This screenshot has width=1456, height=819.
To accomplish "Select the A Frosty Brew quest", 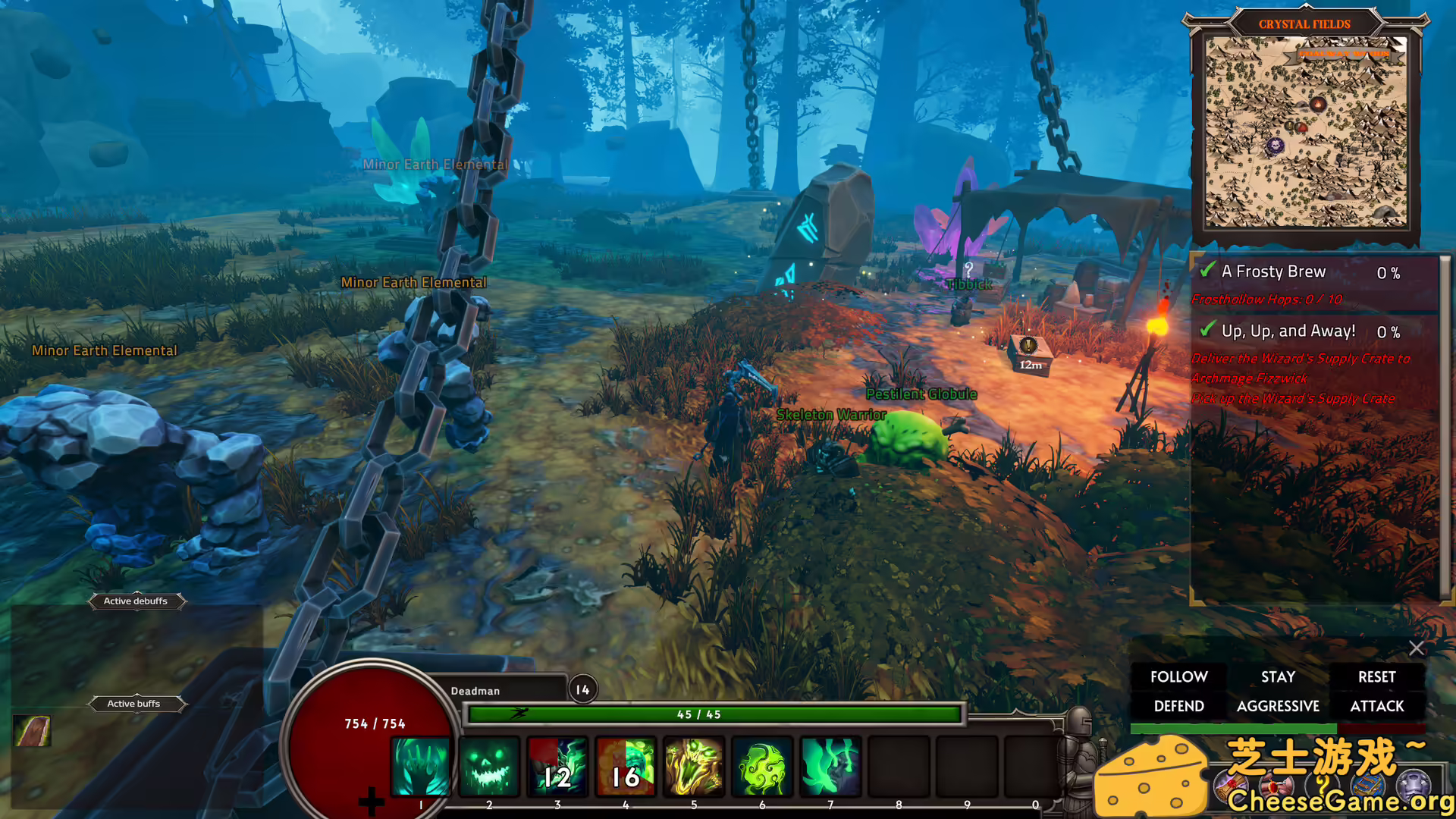I will click(x=1274, y=271).
